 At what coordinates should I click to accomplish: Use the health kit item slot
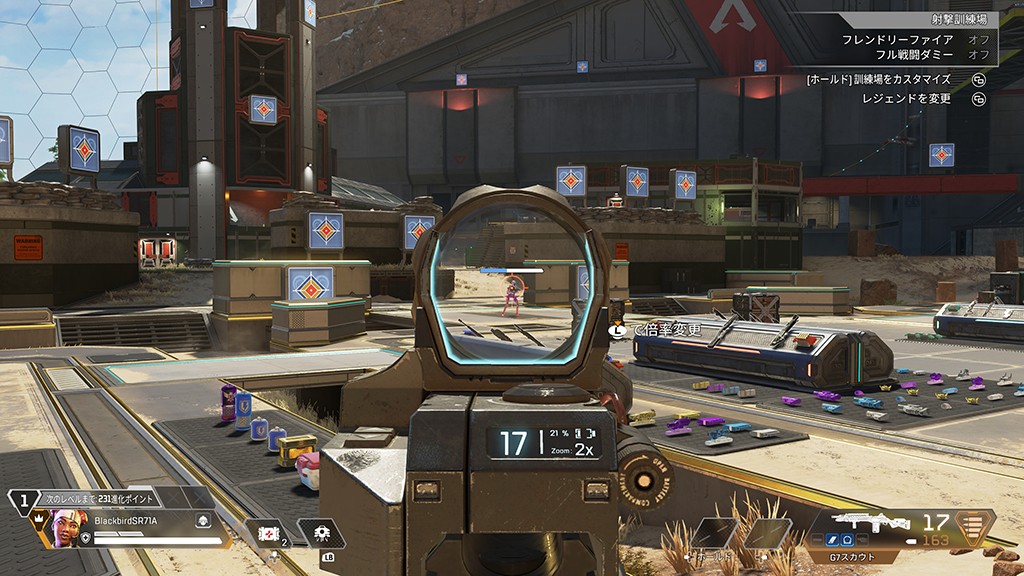(x=268, y=534)
